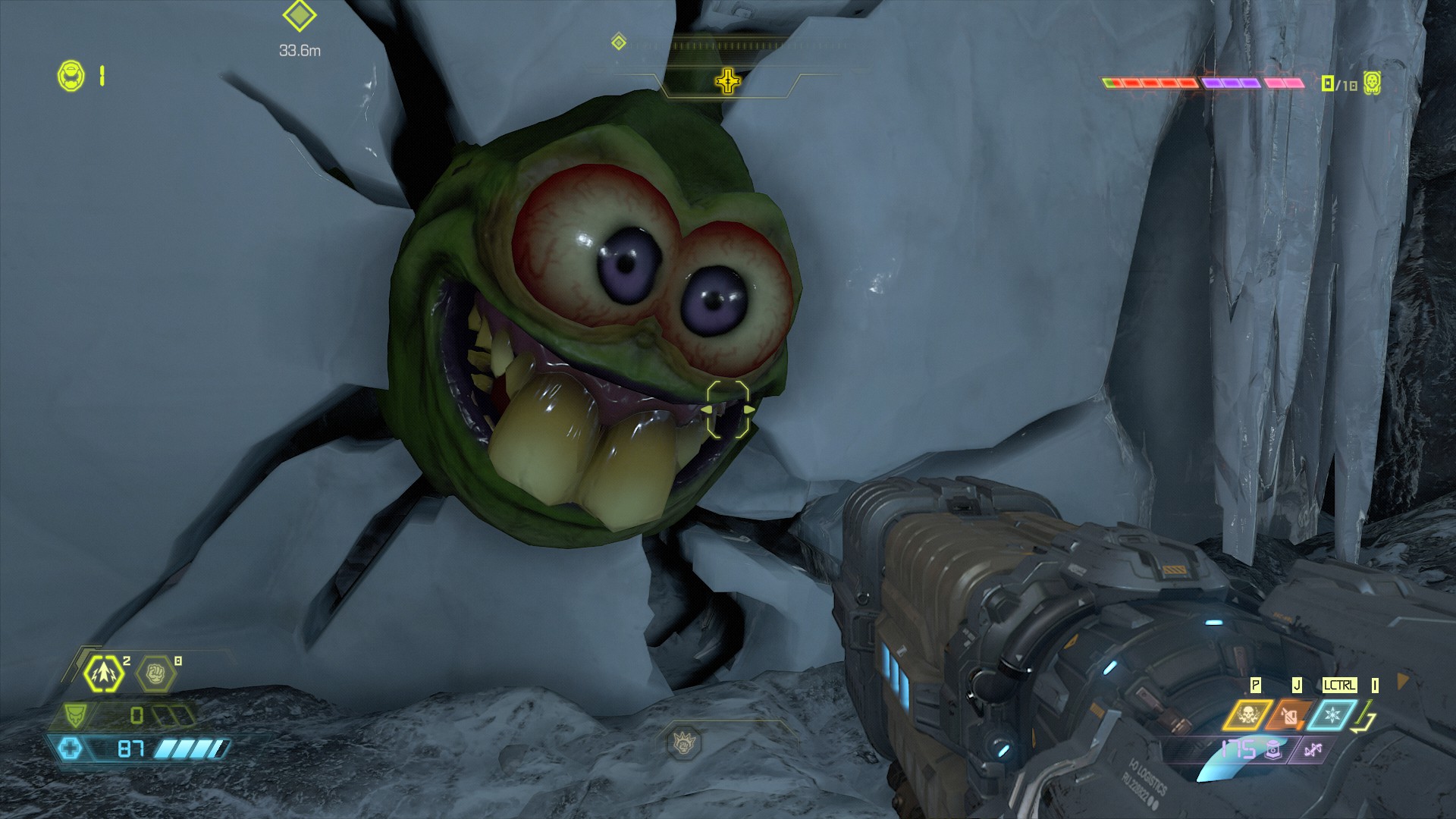Click the demon skull counter icon
Image resolution: width=1456 pixels, height=819 pixels.
[x=1371, y=83]
